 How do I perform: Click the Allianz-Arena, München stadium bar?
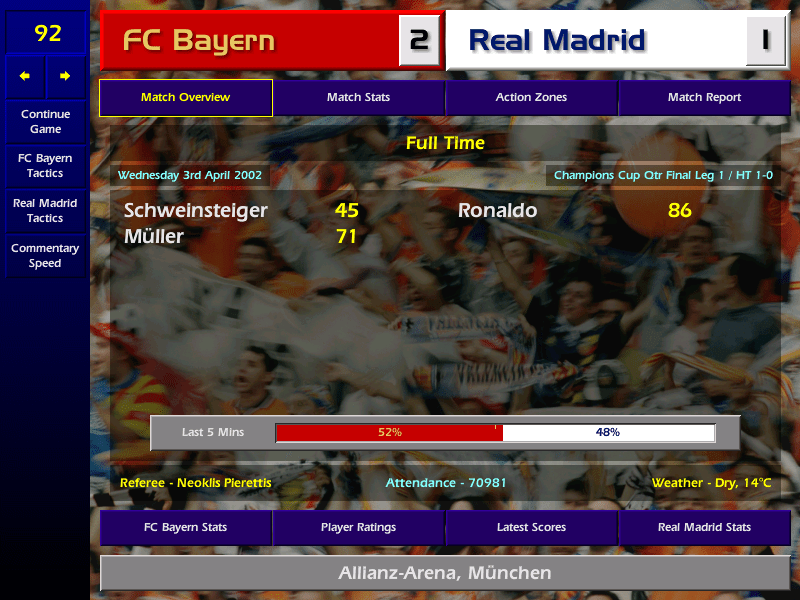tap(445, 573)
